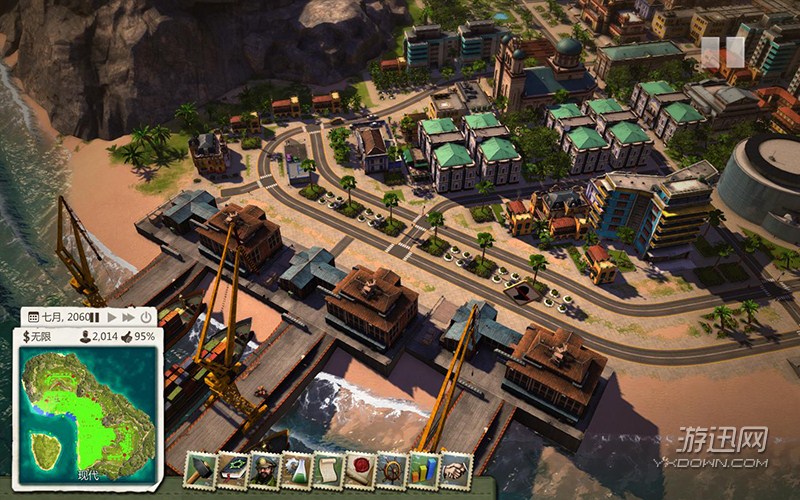Open the research flask icon

[x=295, y=470]
